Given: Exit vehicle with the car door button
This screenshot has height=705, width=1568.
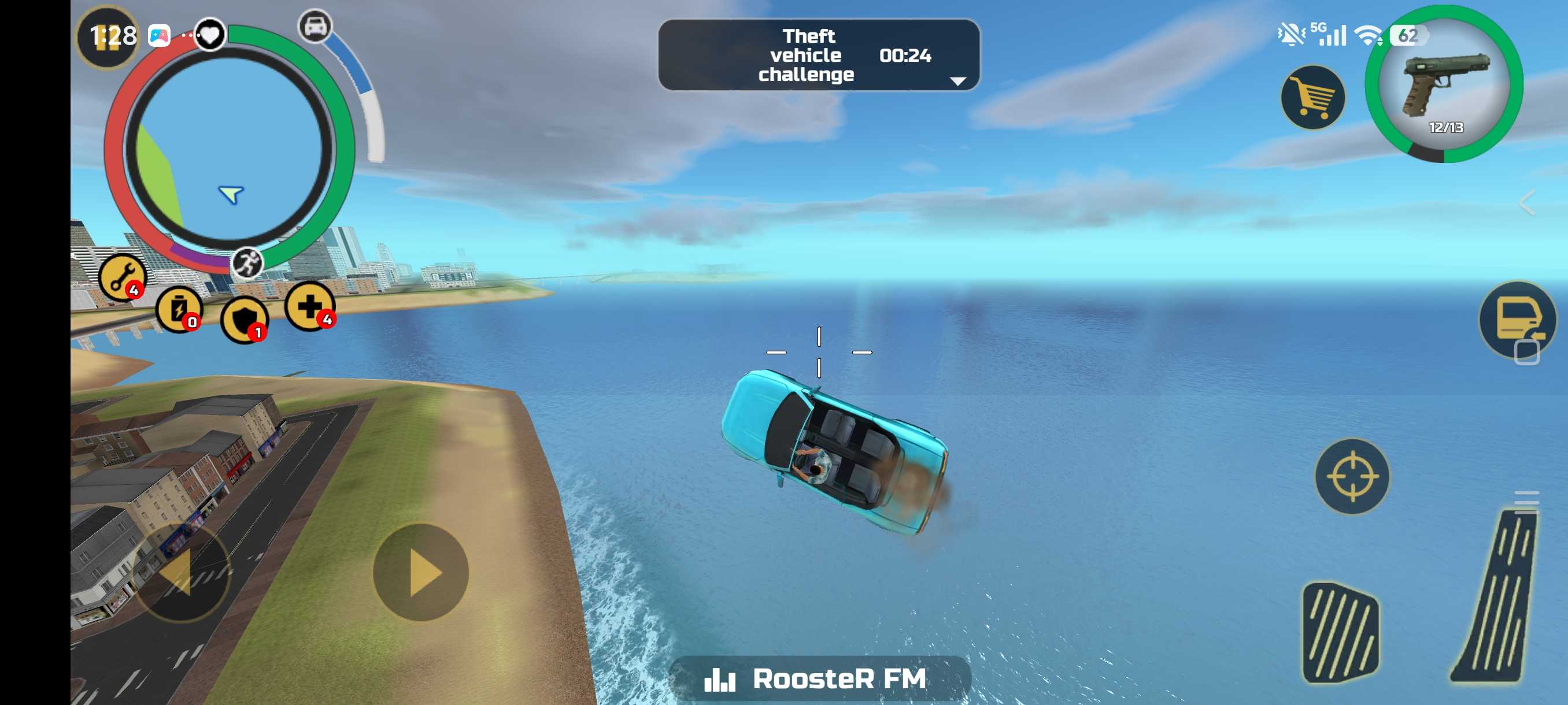Looking at the screenshot, I should 1517,320.
